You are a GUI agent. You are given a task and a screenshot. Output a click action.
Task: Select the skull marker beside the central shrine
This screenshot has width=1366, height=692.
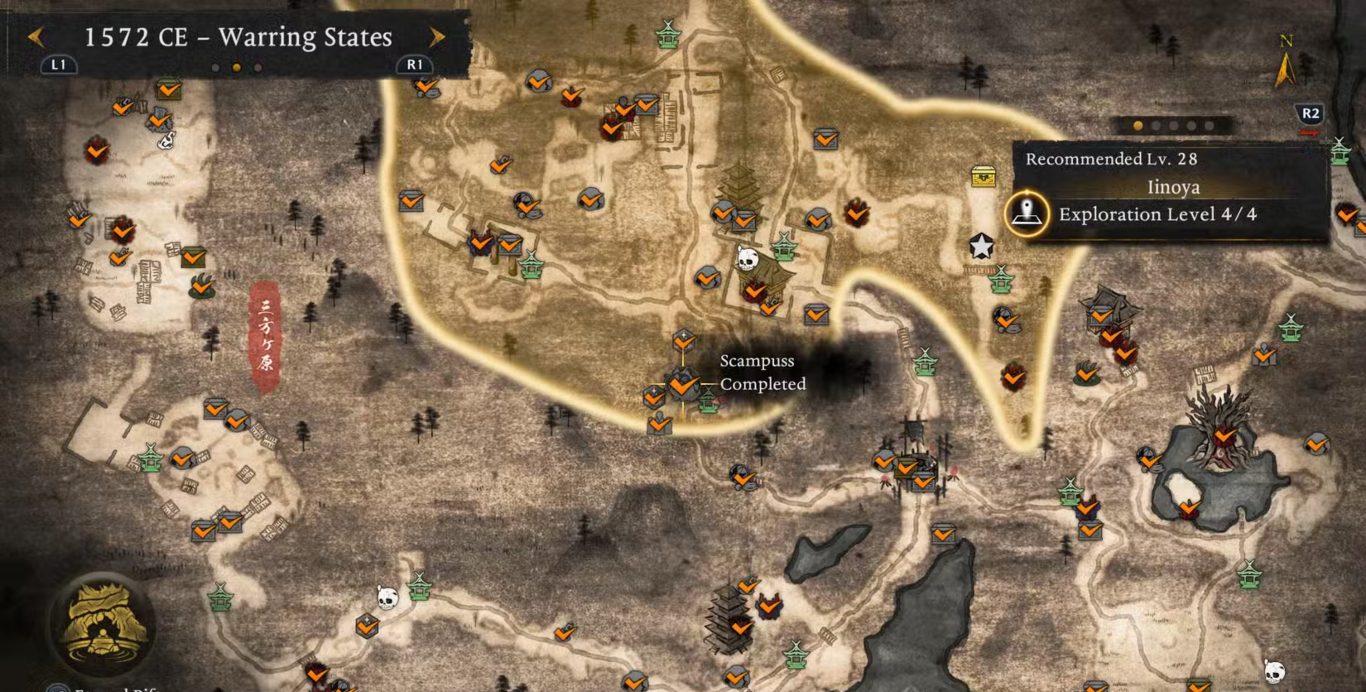746,260
